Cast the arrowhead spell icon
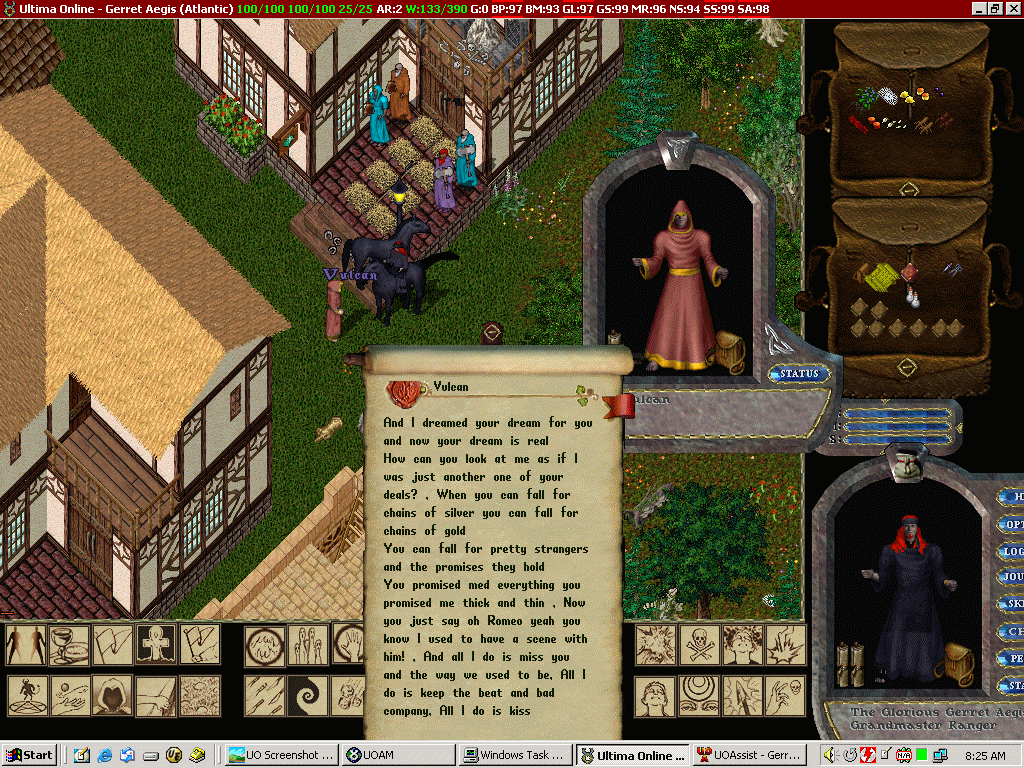The height and width of the screenshot is (768, 1024). tap(743, 695)
